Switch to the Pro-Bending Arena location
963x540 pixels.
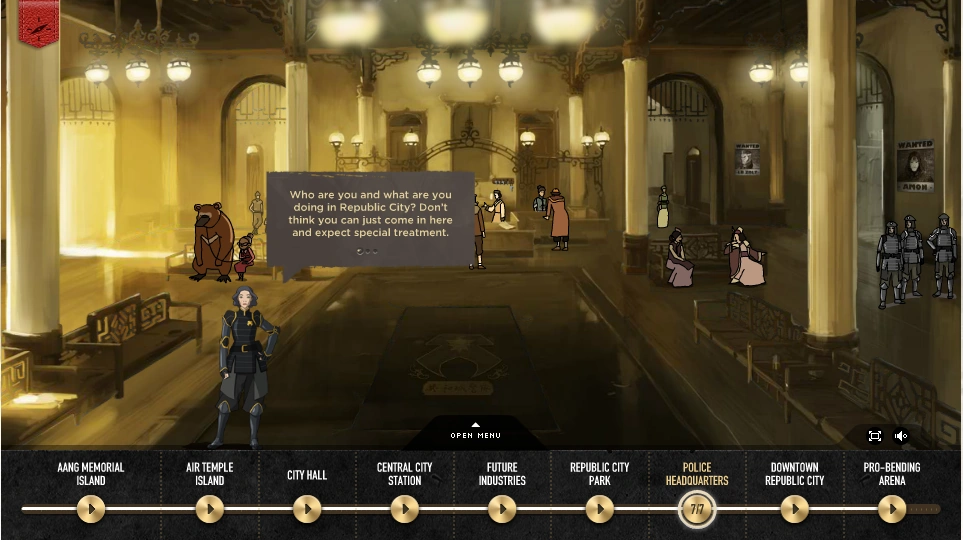(x=891, y=509)
